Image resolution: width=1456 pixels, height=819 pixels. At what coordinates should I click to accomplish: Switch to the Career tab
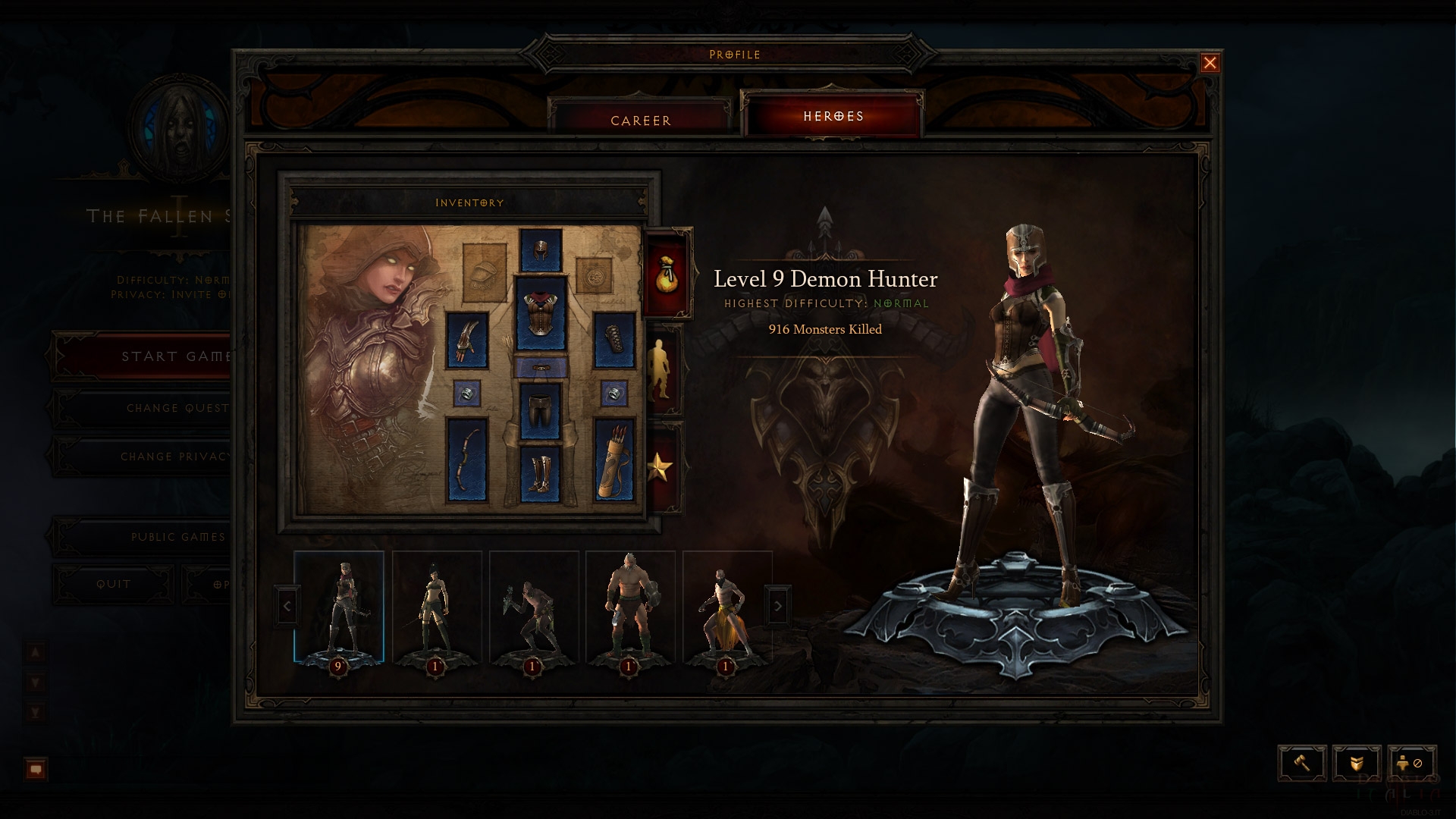point(641,121)
